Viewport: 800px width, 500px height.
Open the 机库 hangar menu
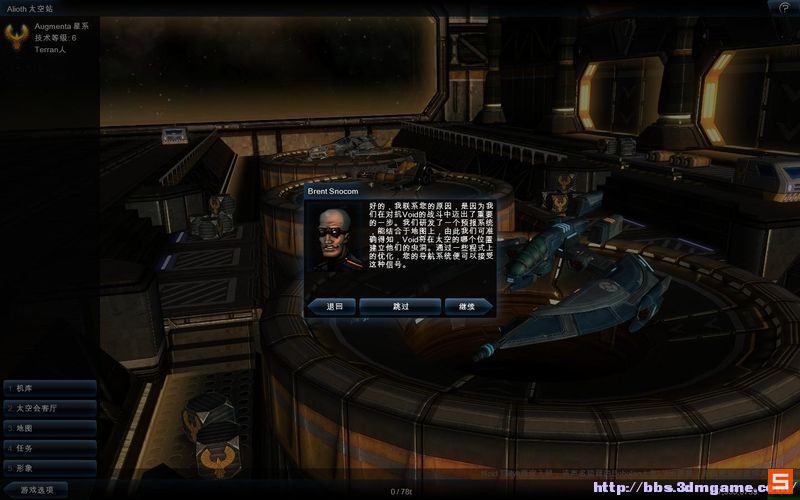(x=48, y=388)
